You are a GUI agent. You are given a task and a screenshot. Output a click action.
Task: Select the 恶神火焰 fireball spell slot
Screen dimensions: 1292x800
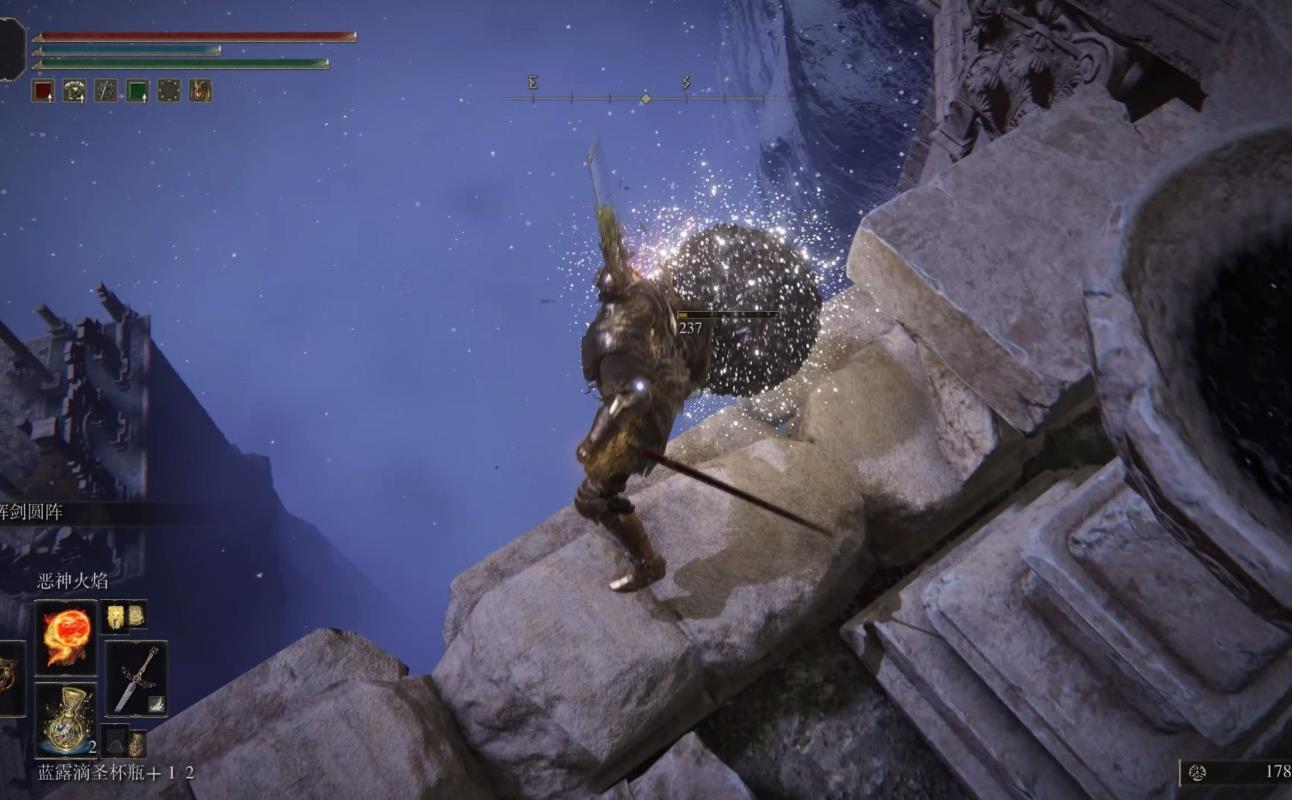[66, 637]
